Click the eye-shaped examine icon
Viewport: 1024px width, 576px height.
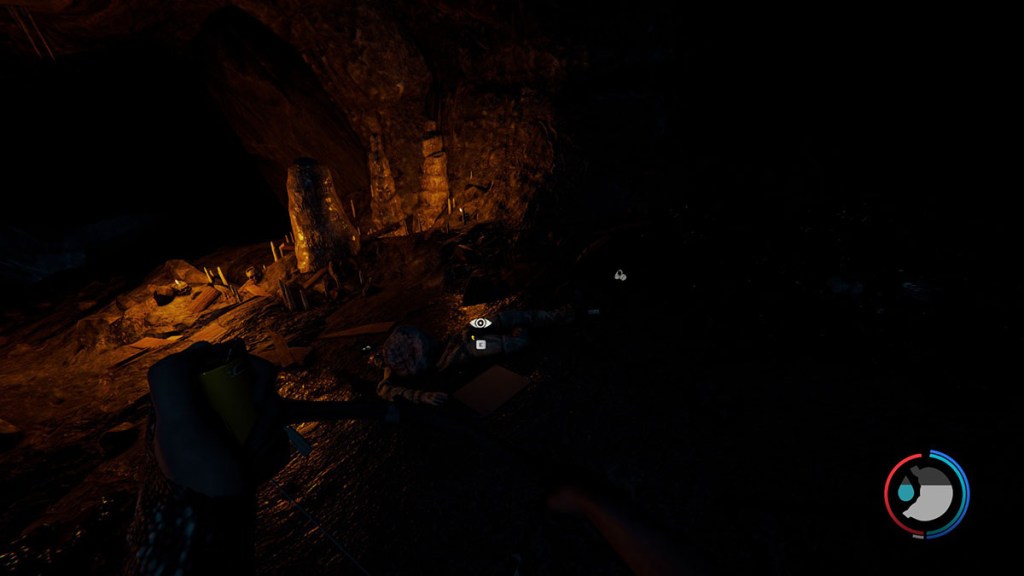pos(481,323)
